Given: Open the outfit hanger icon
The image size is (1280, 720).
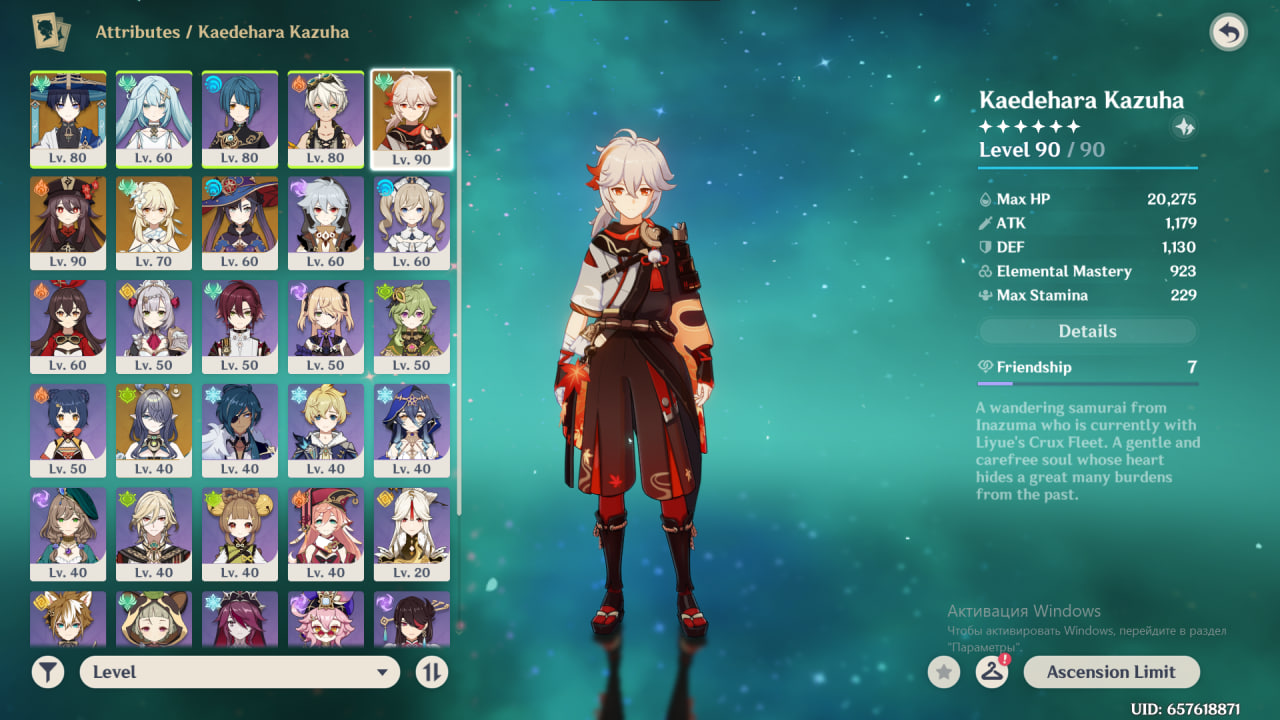Looking at the screenshot, I should (x=991, y=672).
